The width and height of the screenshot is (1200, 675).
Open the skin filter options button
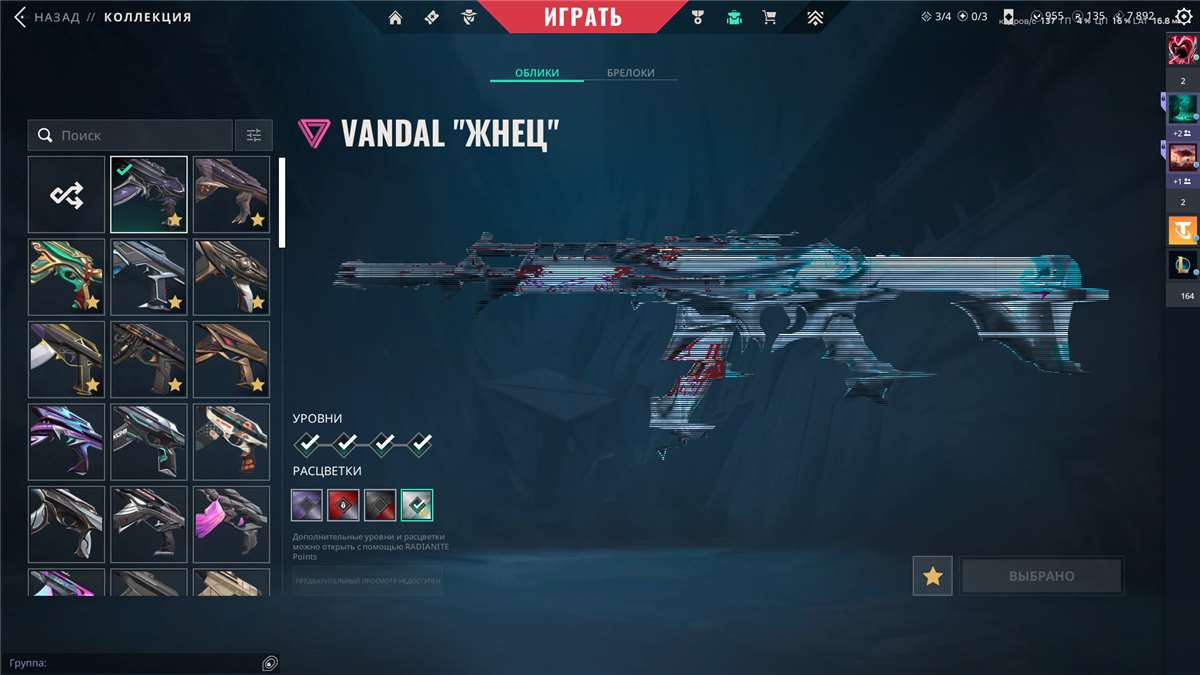[253, 135]
